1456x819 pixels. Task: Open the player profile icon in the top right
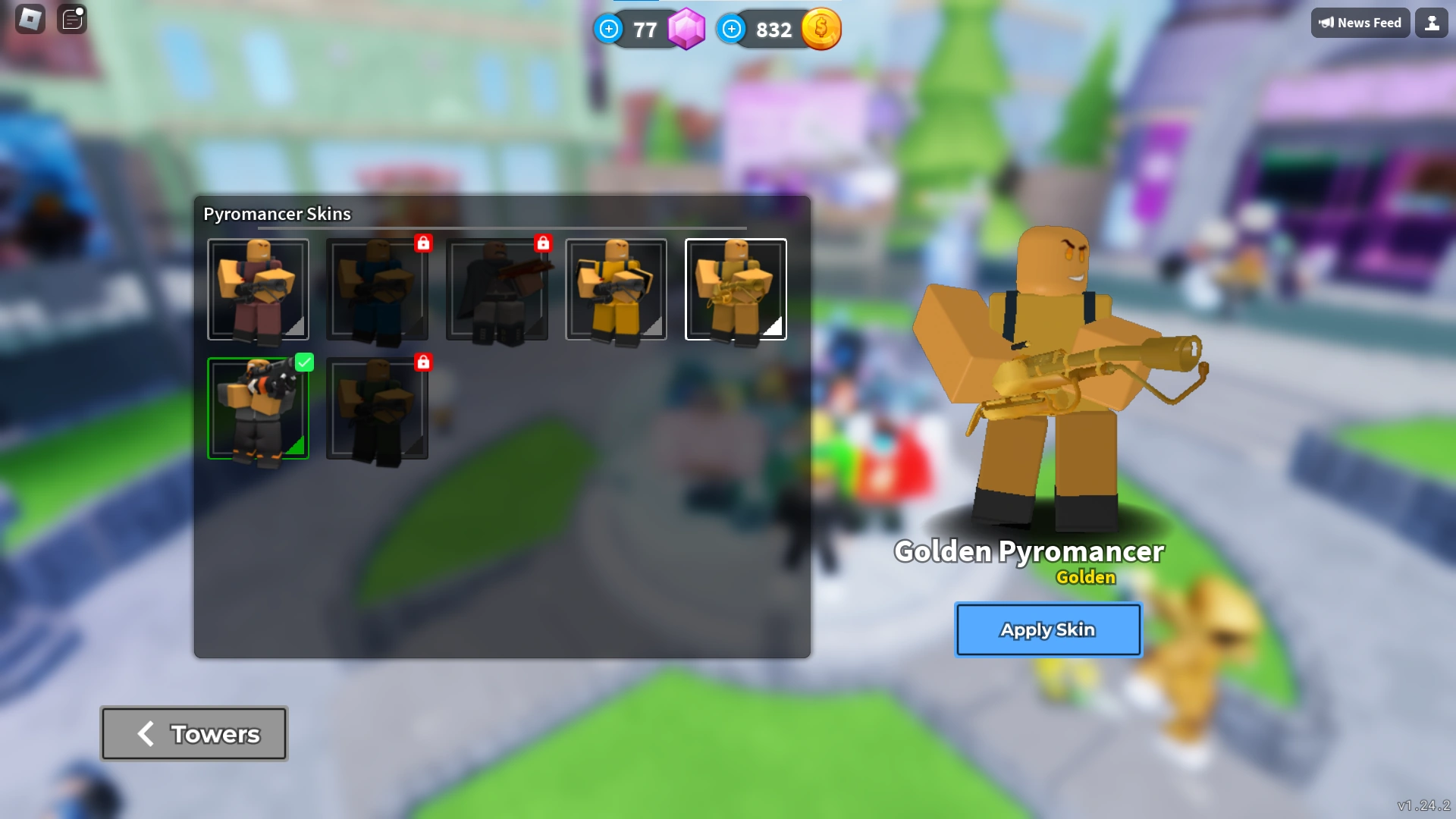point(1432,22)
